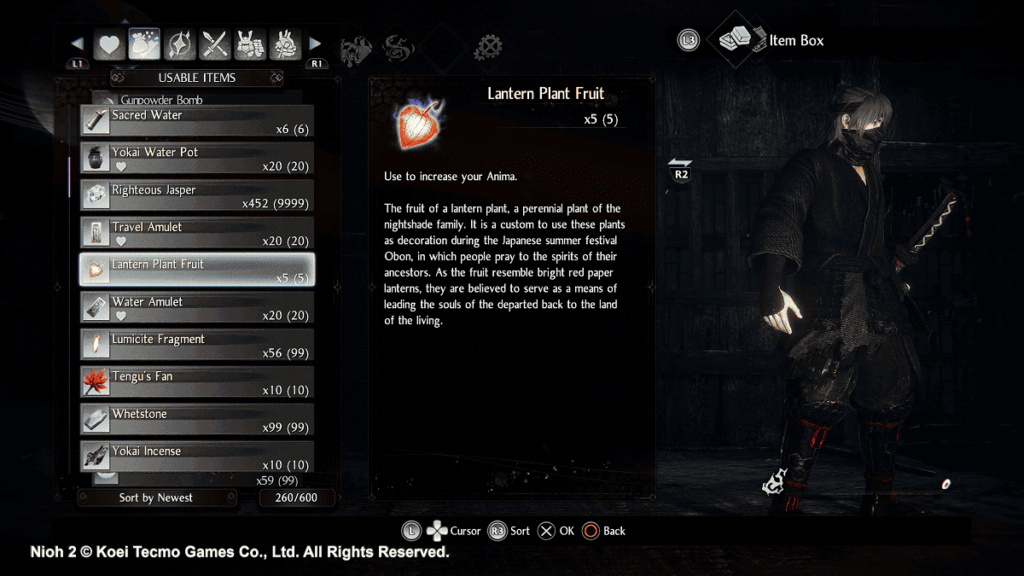
Task: Click the right arrow next to tabs
Action: 316,44
